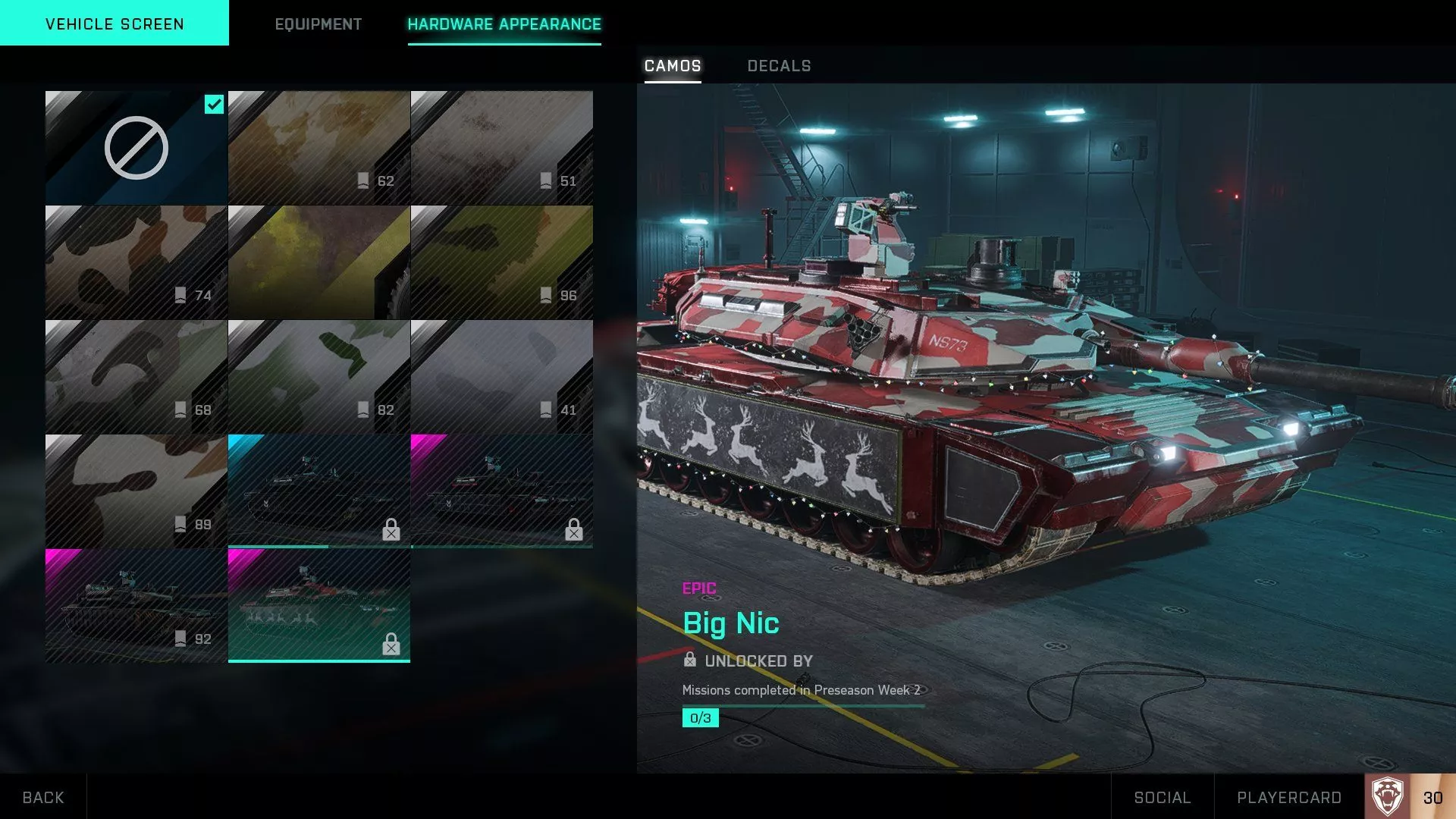This screenshot has width=1456, height=819.
Task: Return via the BACK button
Action: (x=43, y=797)
